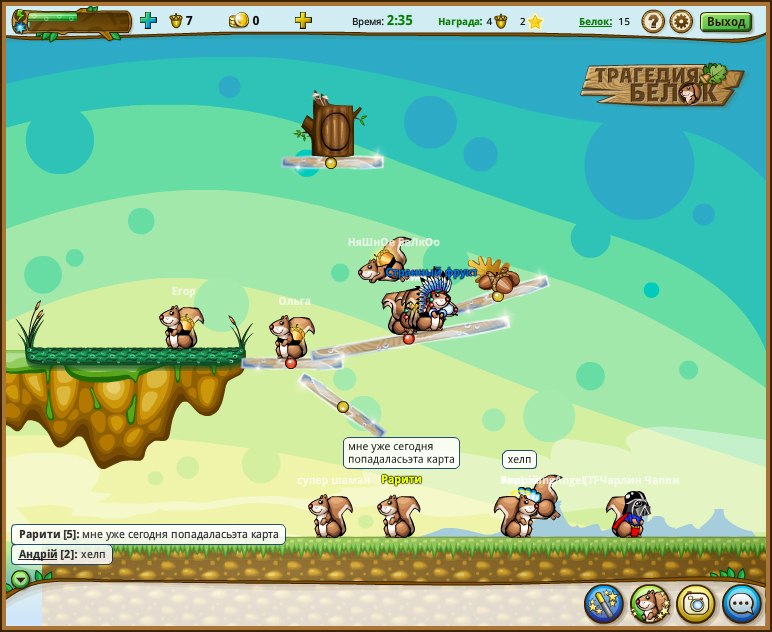This screenshot has height=632, width=772.
Task: Open the settings gear icon
Action: (681, 21)
